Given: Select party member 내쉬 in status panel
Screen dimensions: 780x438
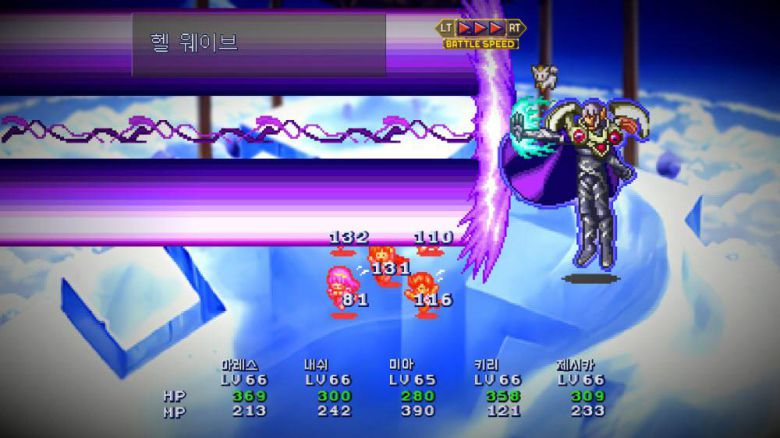Looking at the screenshot, I should pos(318,365).
